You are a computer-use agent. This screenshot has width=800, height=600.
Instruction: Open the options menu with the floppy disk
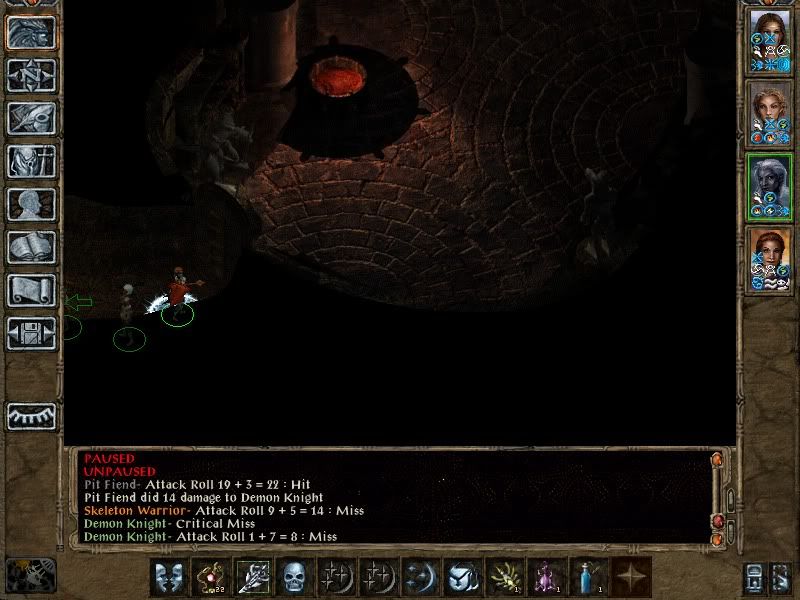31,333
